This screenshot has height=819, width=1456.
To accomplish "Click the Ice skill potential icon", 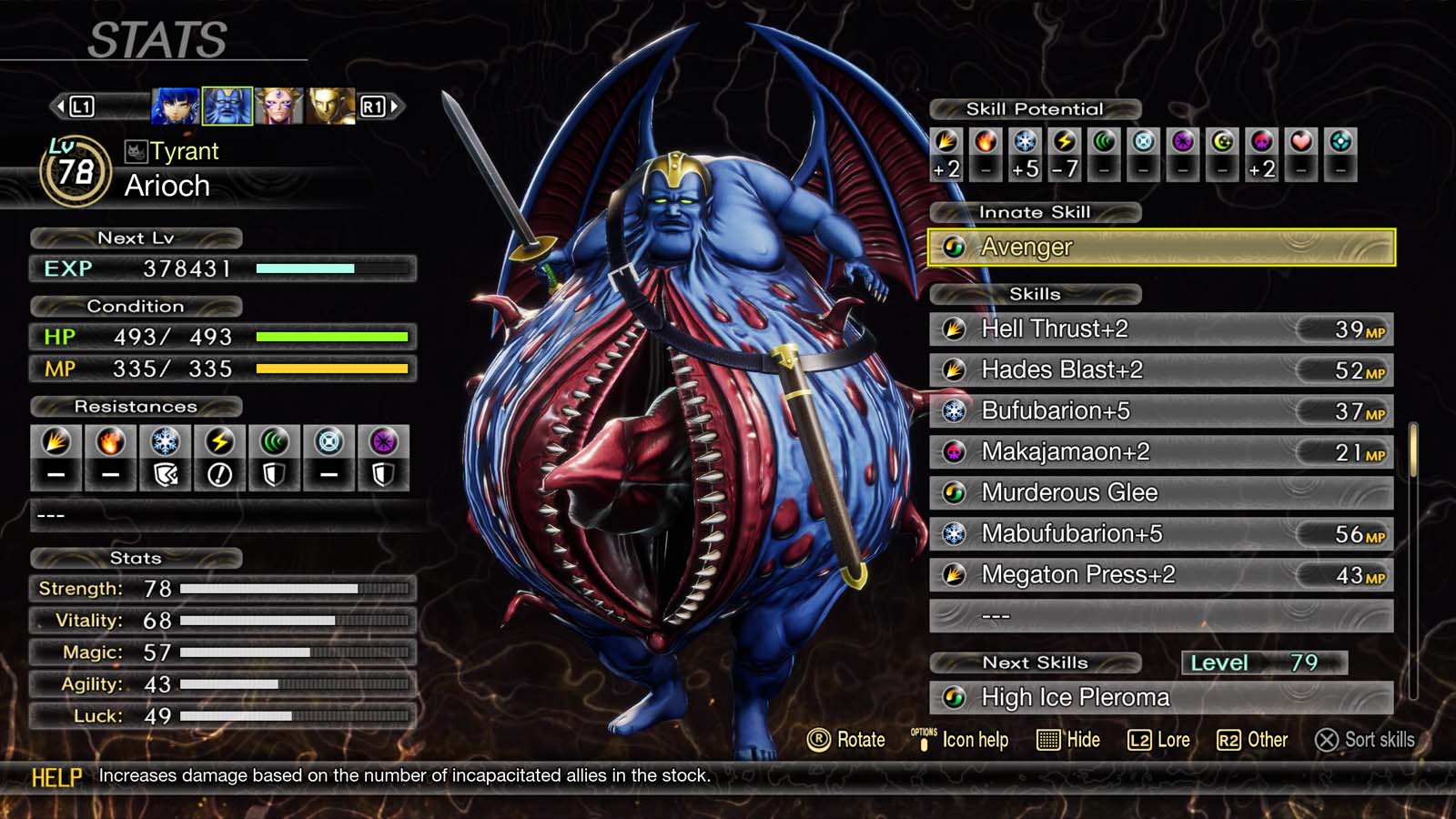I will pos(1025,142).
